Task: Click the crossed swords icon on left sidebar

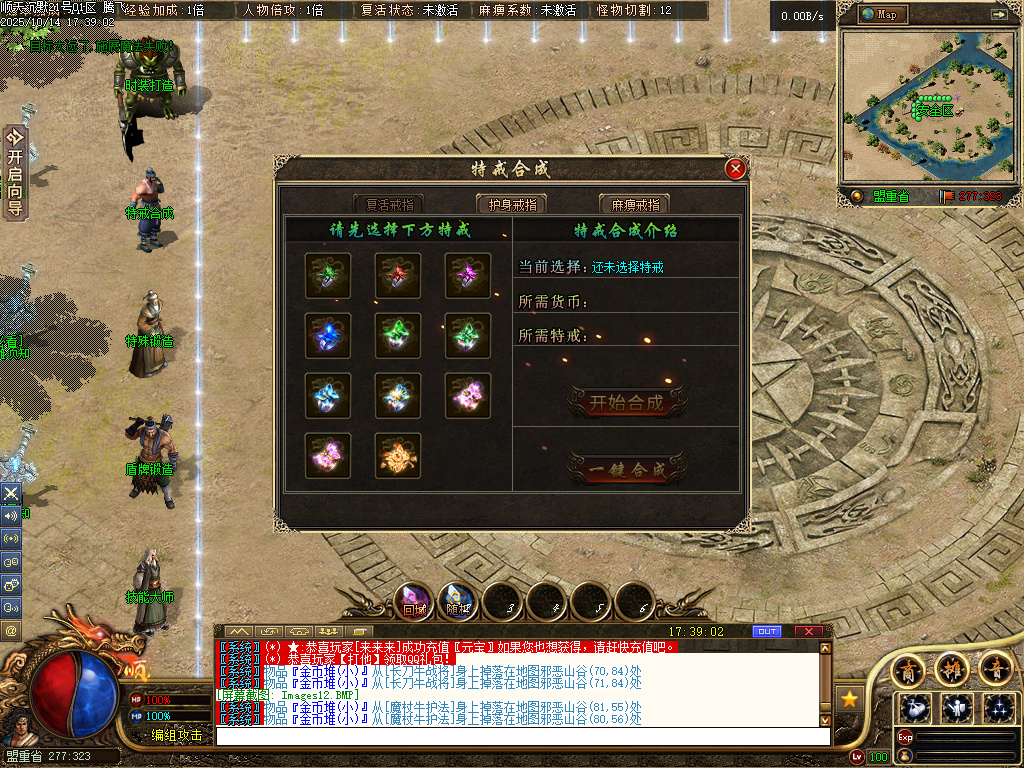Action: (11, 494)
